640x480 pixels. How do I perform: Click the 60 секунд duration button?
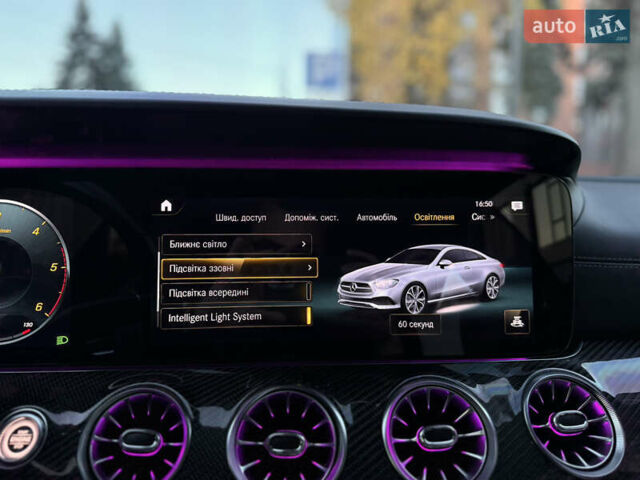pos(415,324)
